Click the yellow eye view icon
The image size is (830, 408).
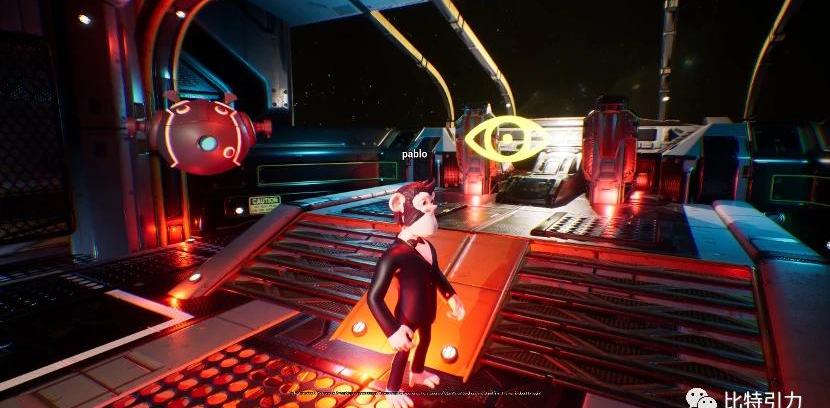click(x=505, y=138)
